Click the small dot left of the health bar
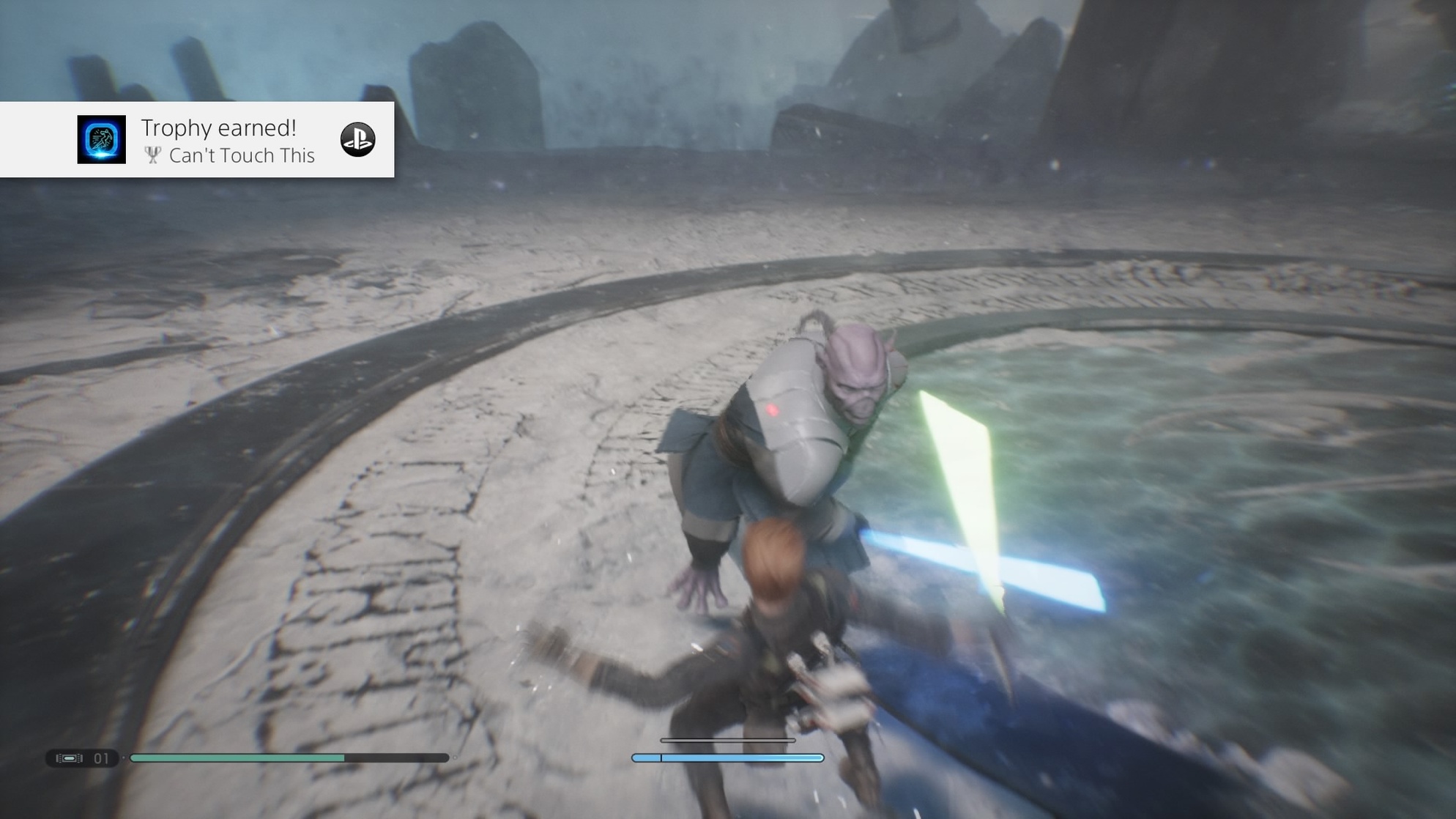The width and height of the screenshot is (1456, 819). tap(123, 757)
